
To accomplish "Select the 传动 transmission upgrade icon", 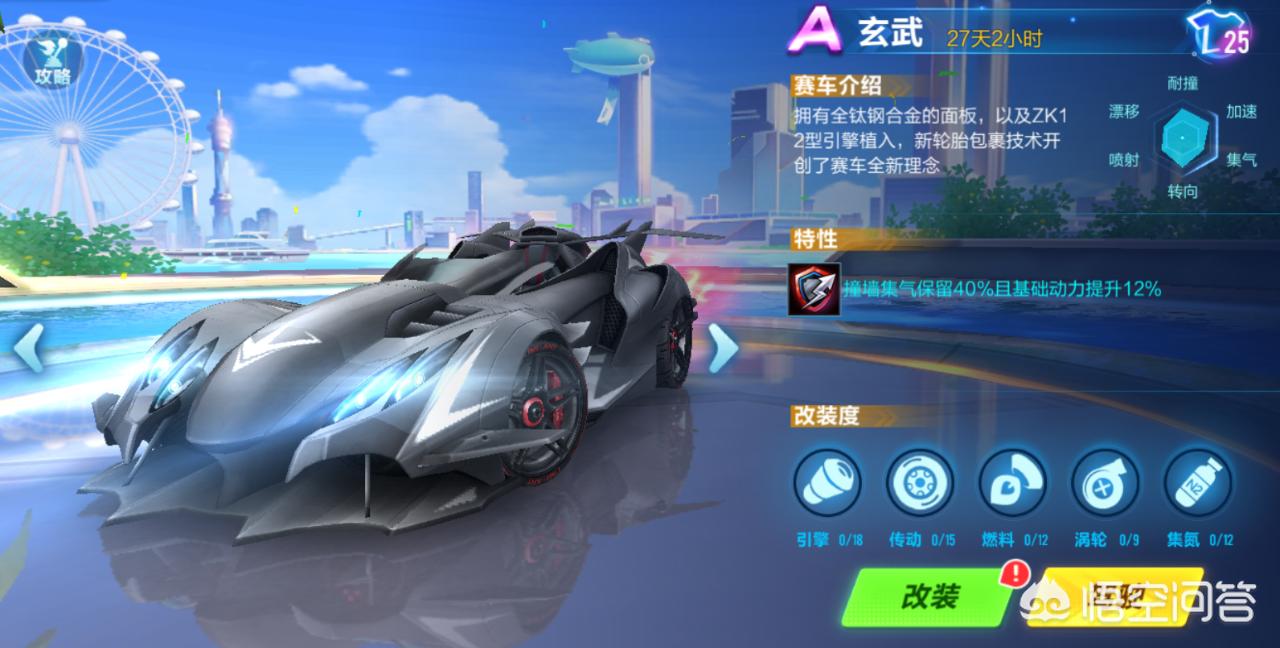I will pos(919,482).
